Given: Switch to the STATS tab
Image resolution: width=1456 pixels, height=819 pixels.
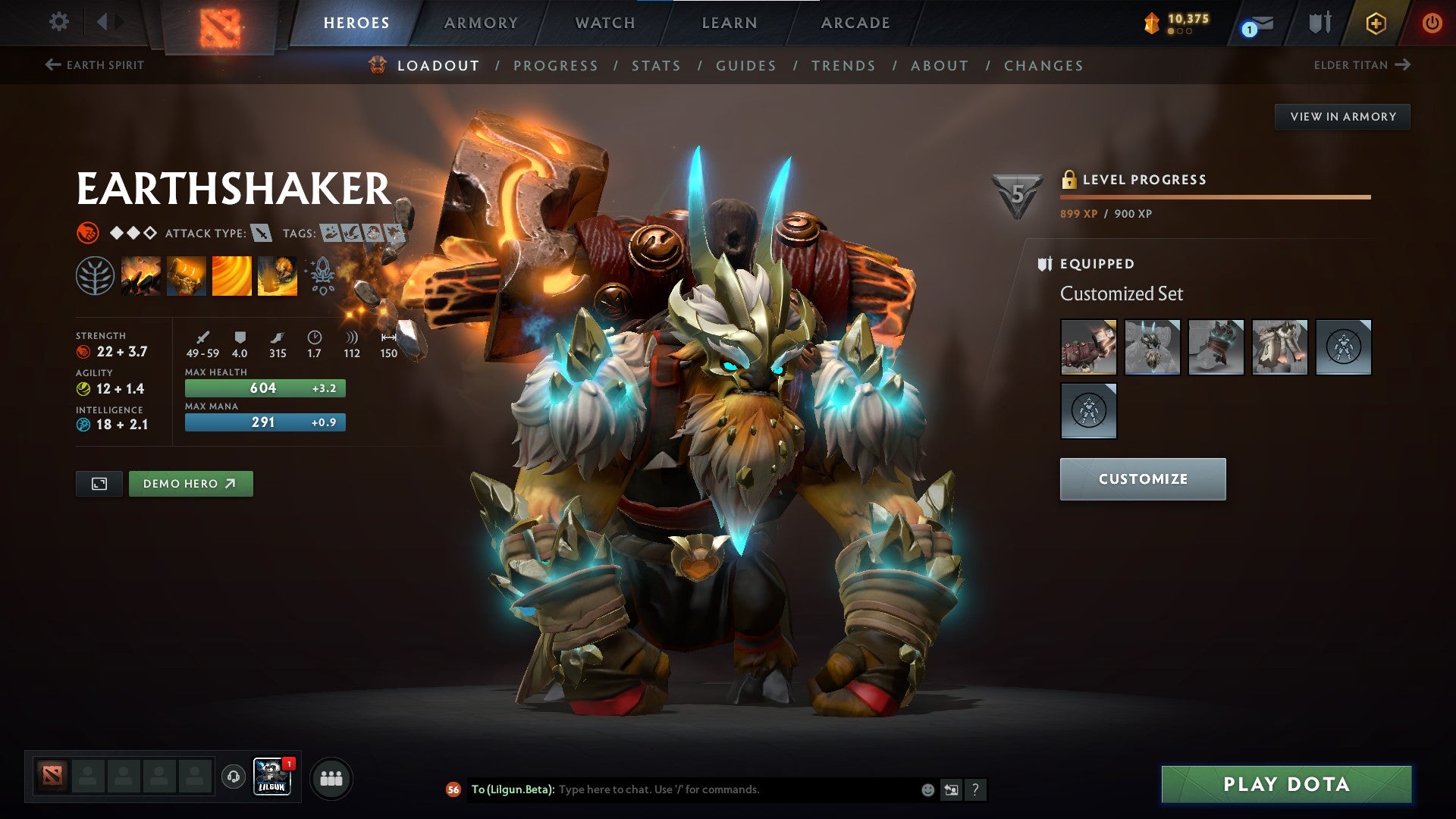Looking at the screenshot, I should click(x=657, y=66).
